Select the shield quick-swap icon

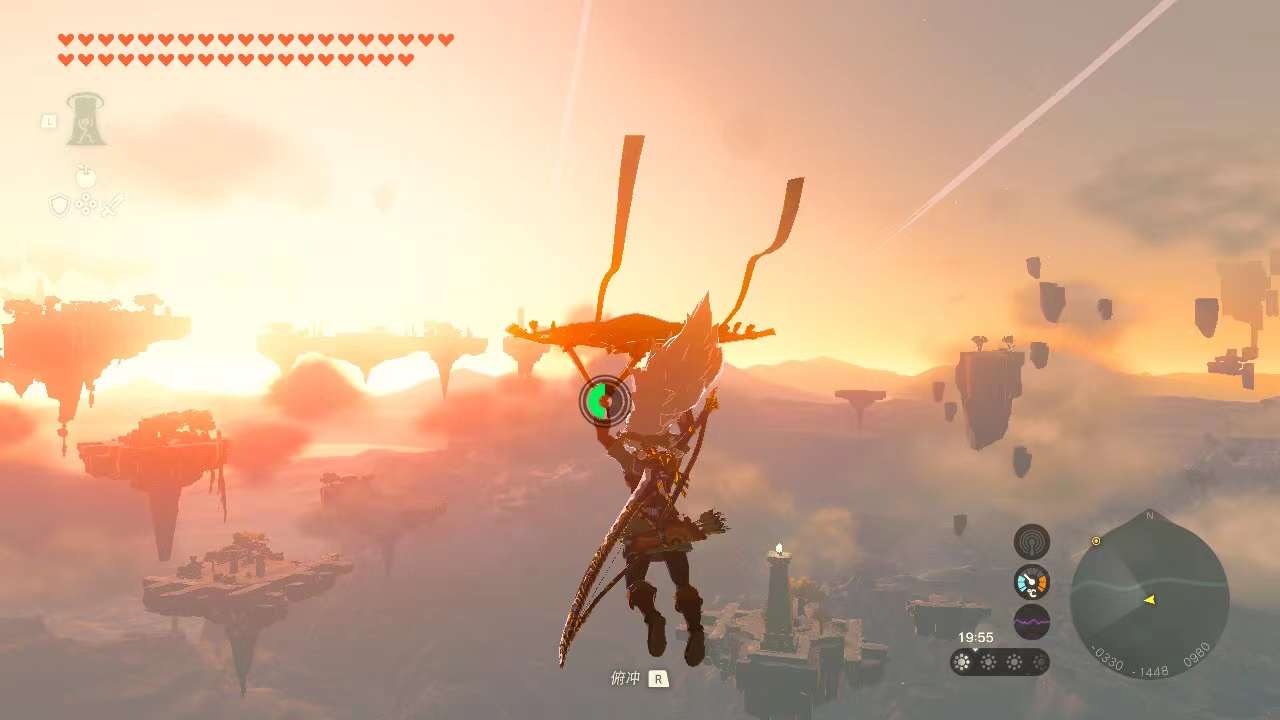pos(60,205)
